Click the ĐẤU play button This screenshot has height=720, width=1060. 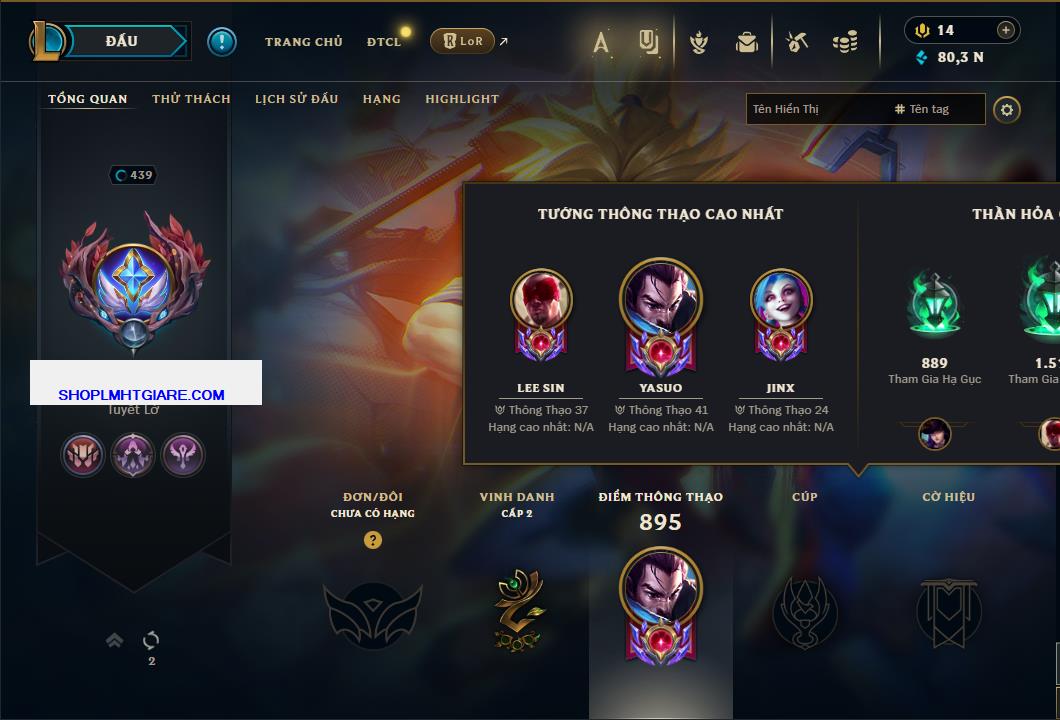click(121, 41)
